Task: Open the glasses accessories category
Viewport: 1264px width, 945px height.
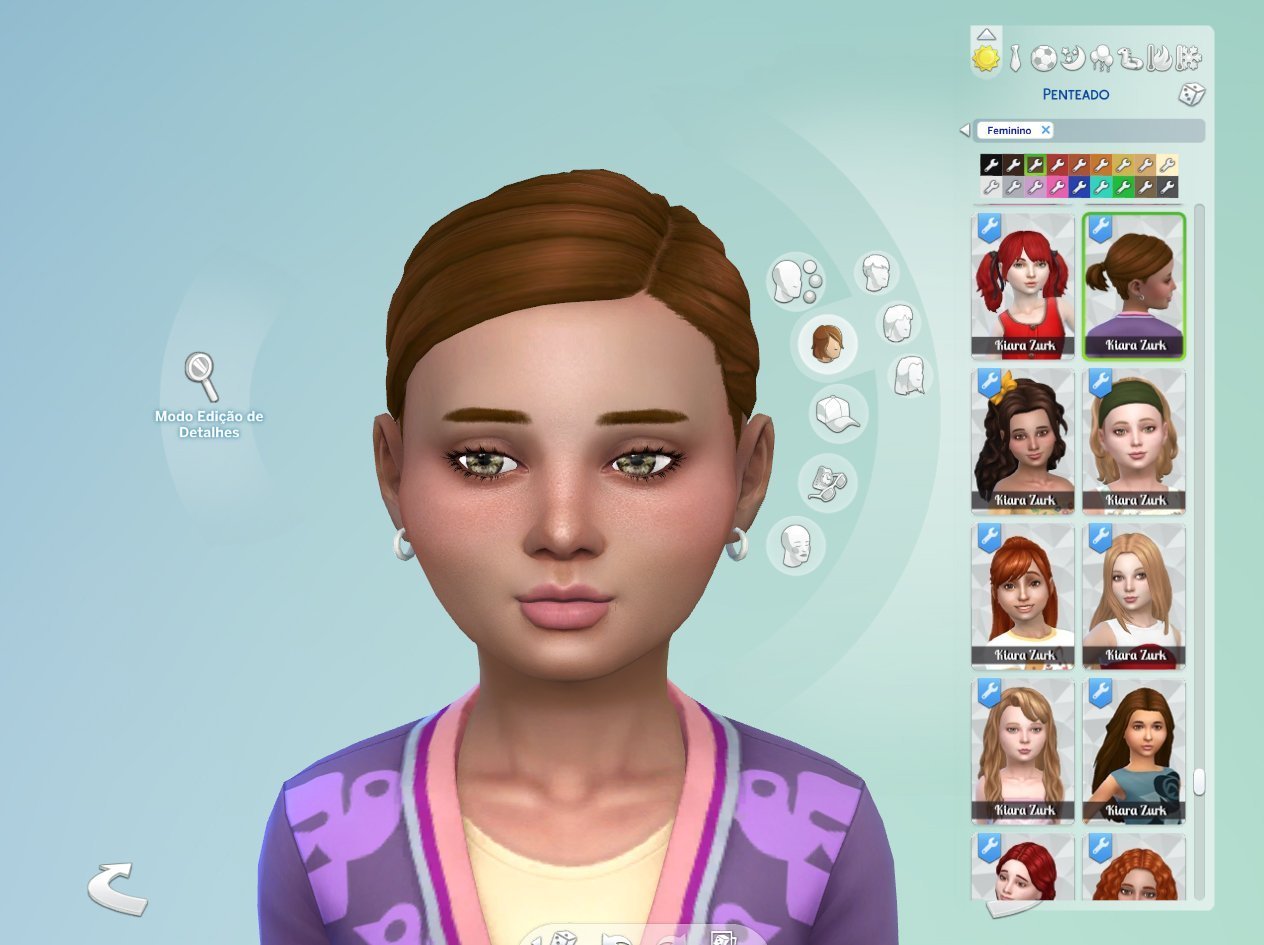Action: point(829,479)
